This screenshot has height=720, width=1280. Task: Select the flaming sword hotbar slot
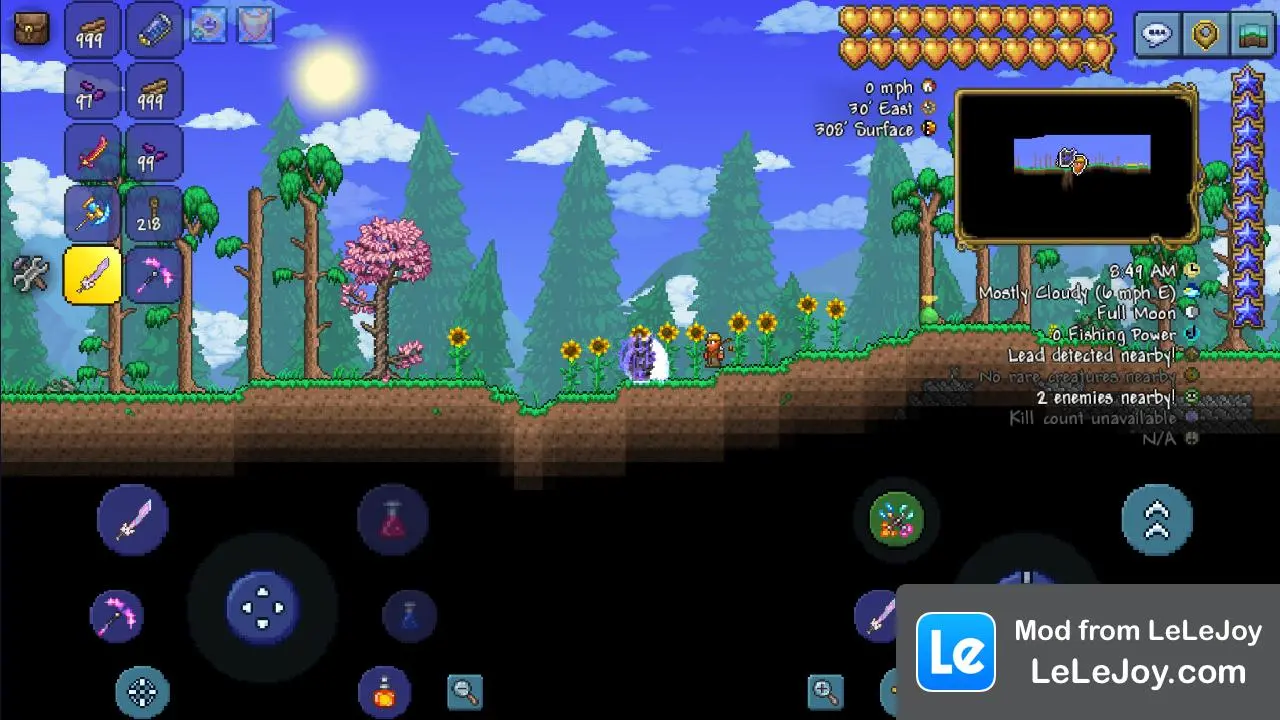(91, 152)
